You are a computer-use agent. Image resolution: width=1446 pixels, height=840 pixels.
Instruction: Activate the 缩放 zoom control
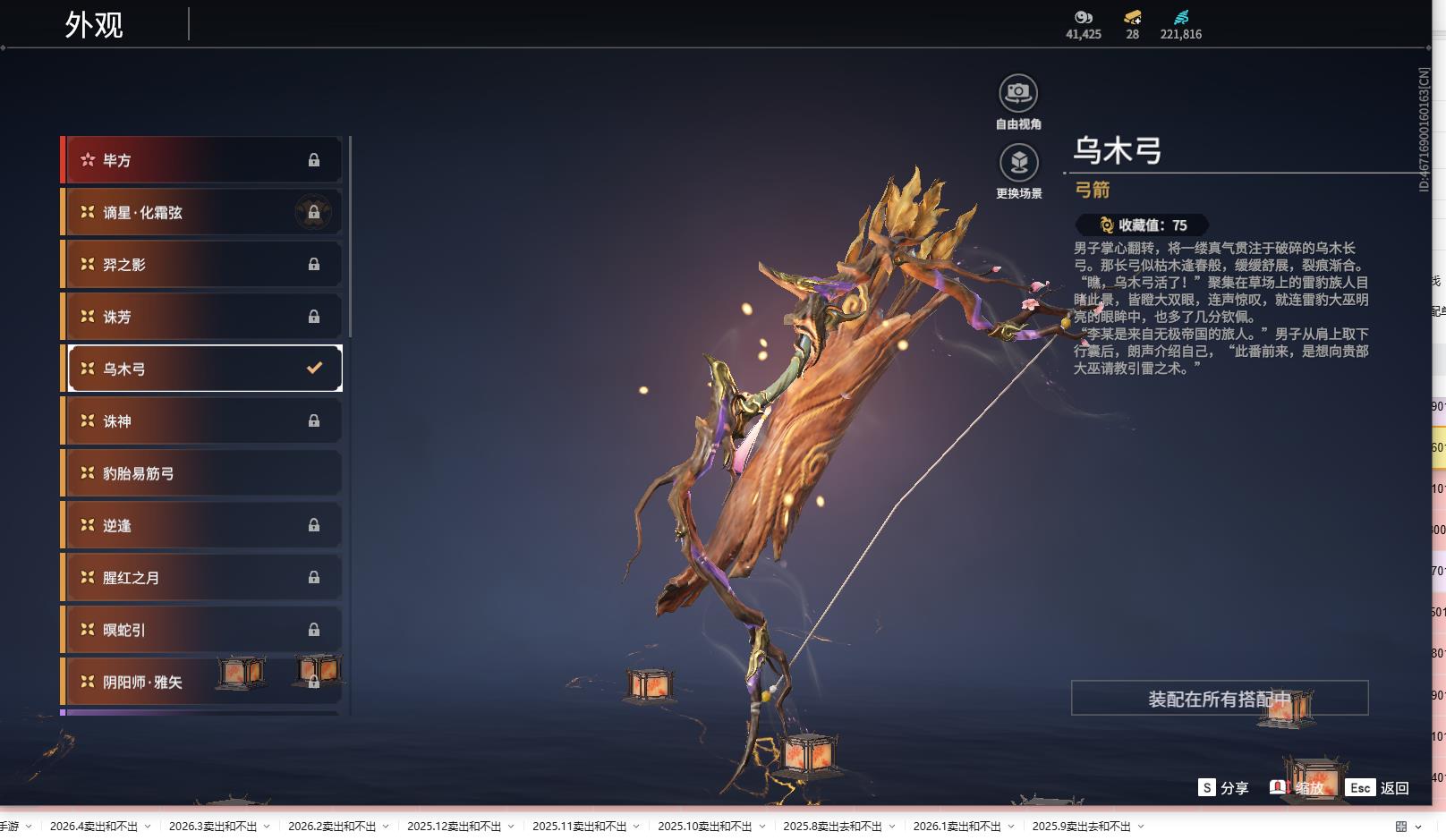1297,788
